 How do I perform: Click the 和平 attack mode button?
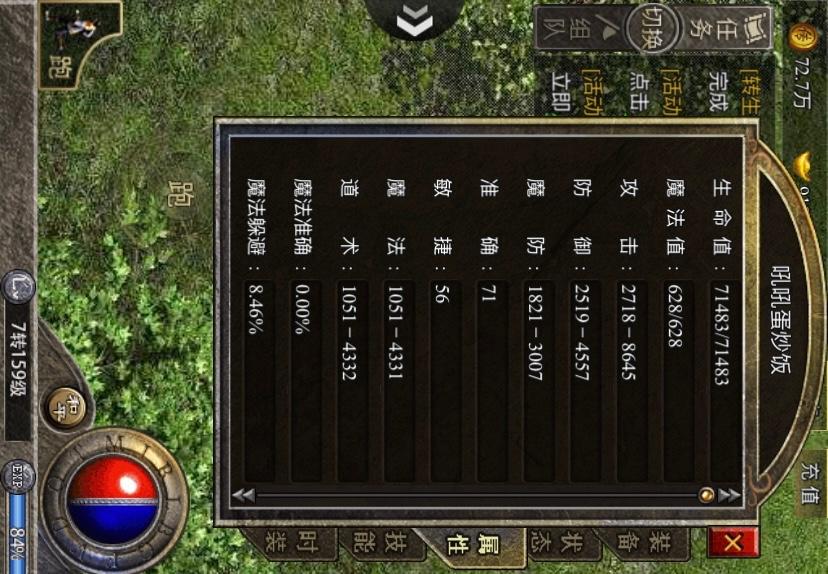(66, 405)
